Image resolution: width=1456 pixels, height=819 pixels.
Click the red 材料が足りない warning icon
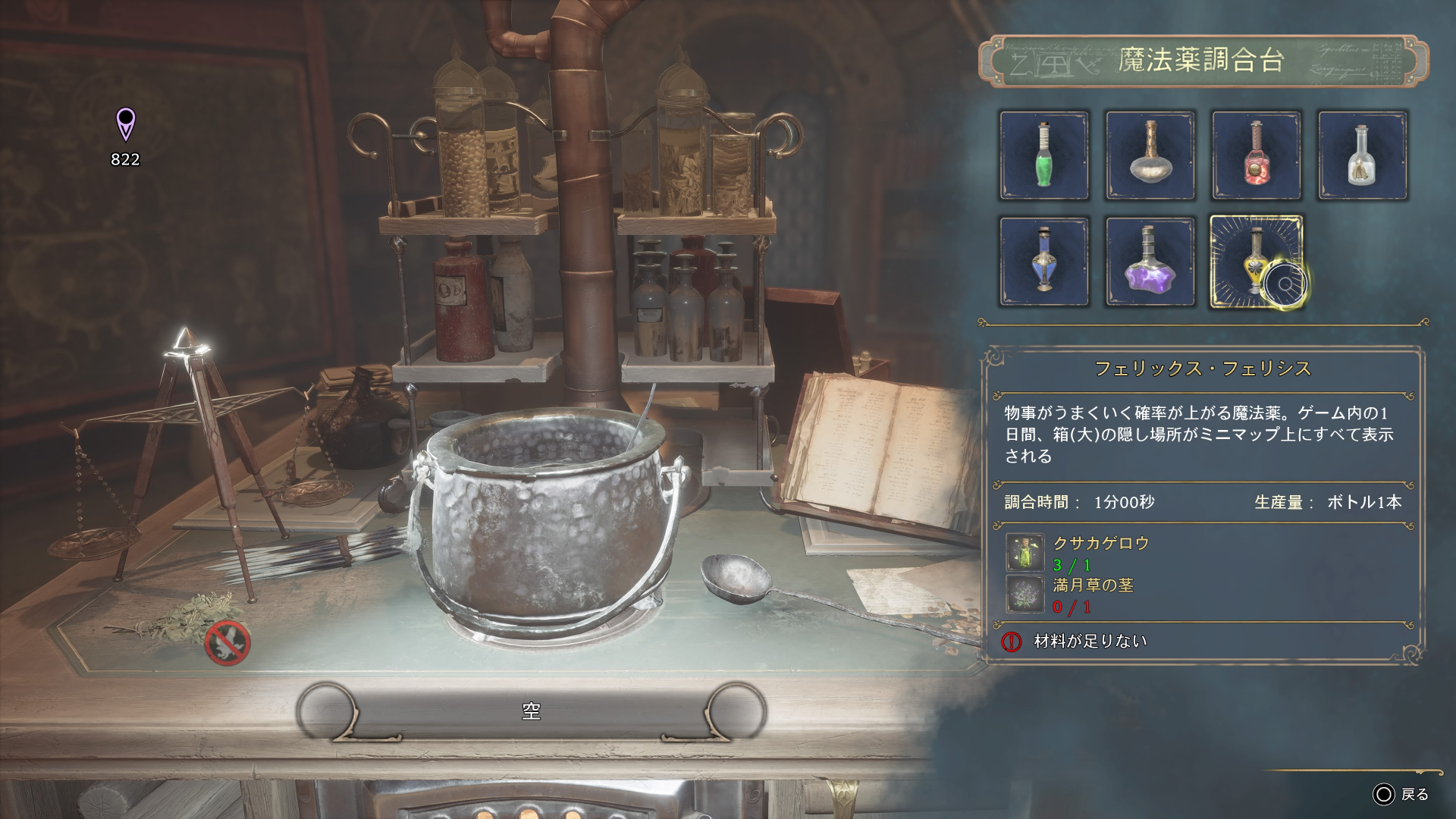[1011, 640]
